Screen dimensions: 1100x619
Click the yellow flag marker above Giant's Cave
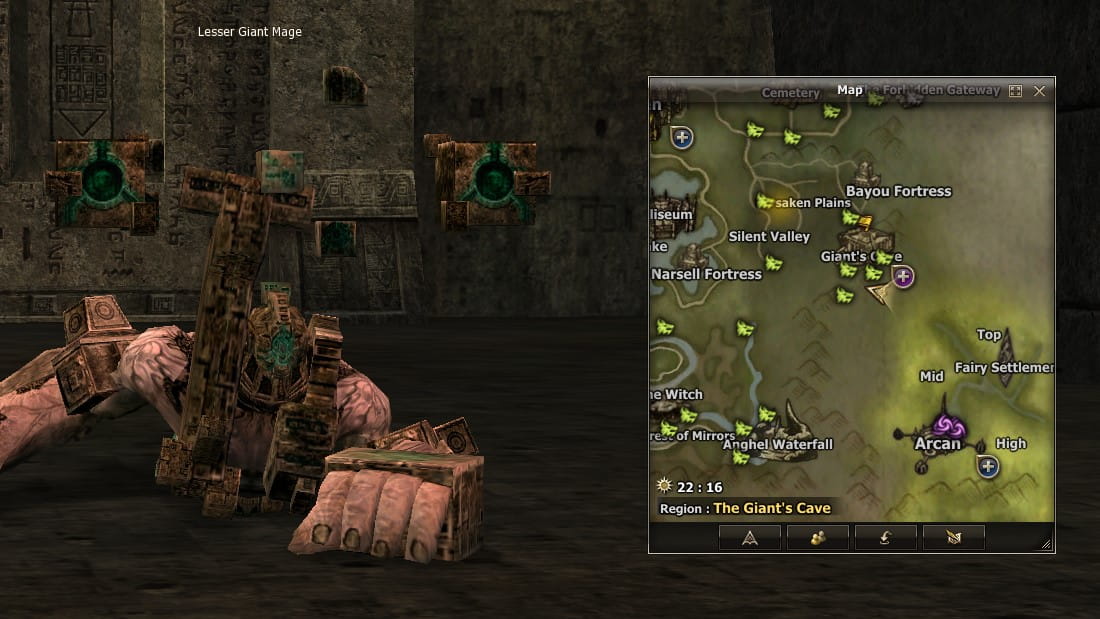point(865,223)
